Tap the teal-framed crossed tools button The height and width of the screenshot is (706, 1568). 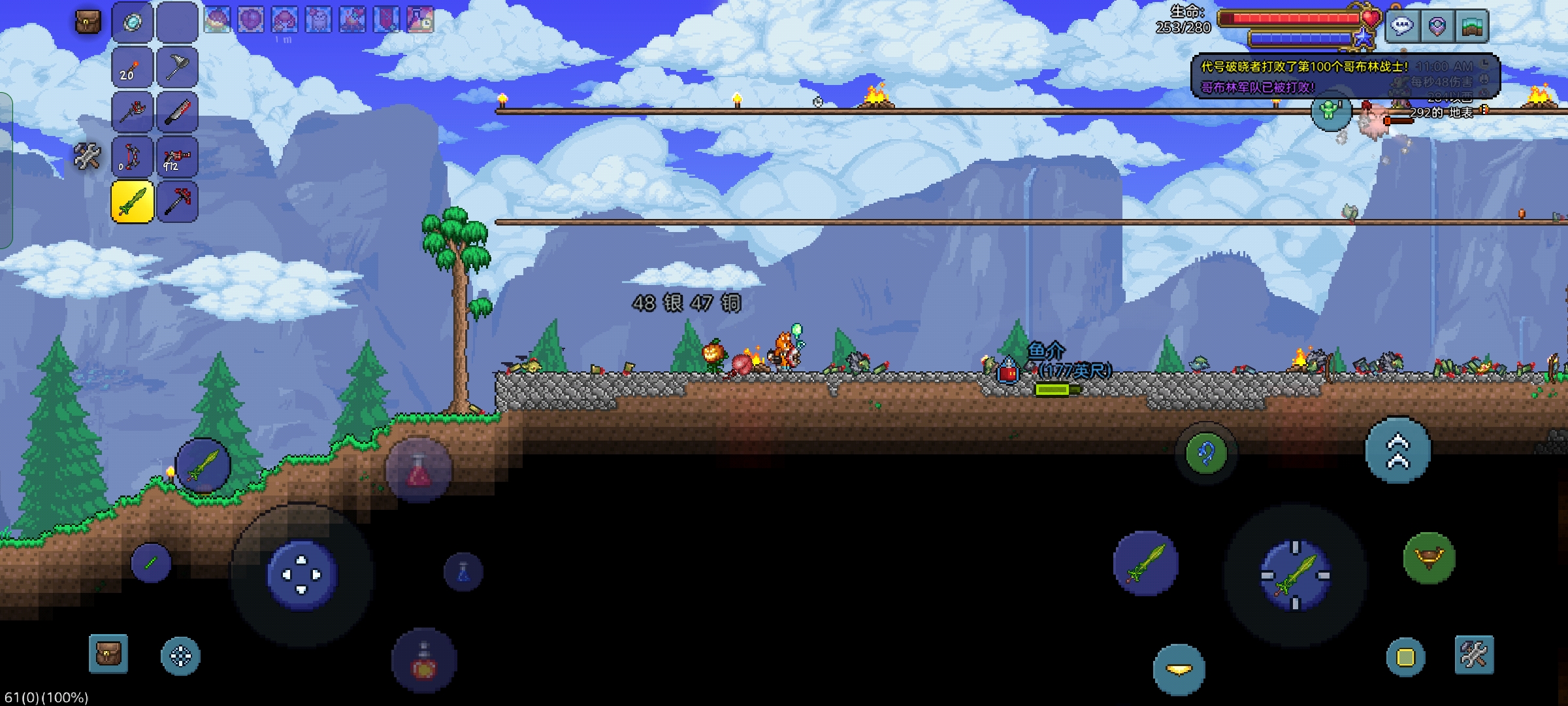1474,654
